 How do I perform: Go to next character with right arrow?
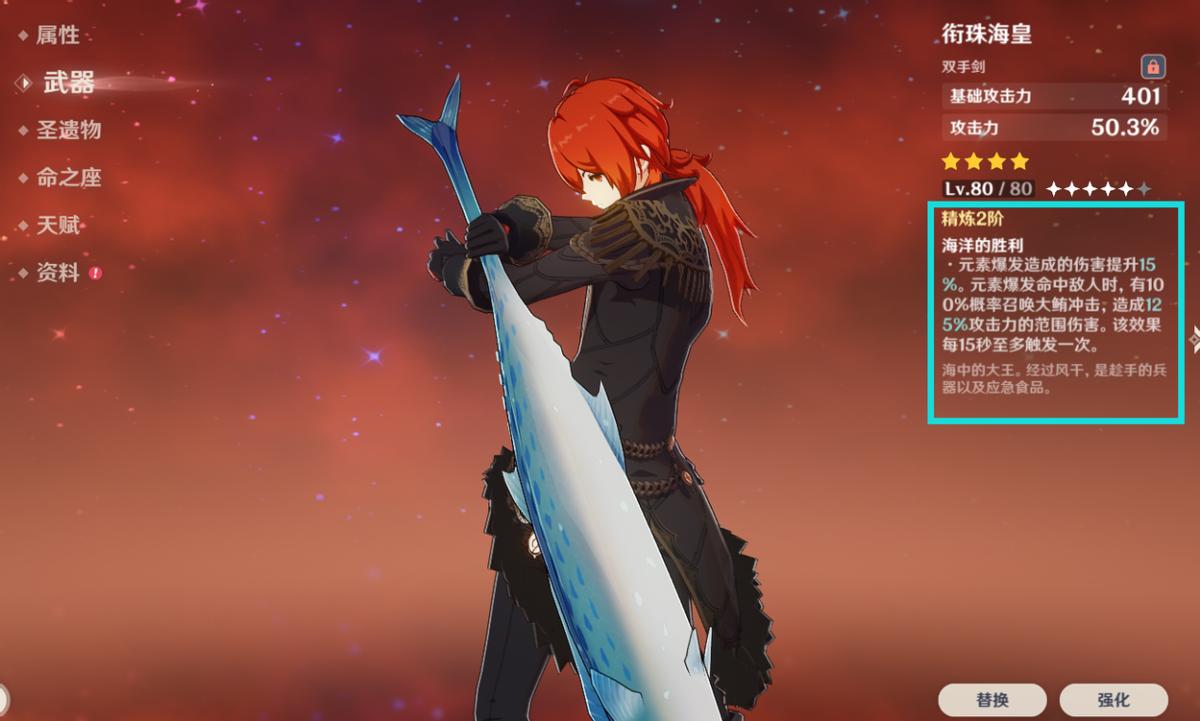coord(1193,340)
